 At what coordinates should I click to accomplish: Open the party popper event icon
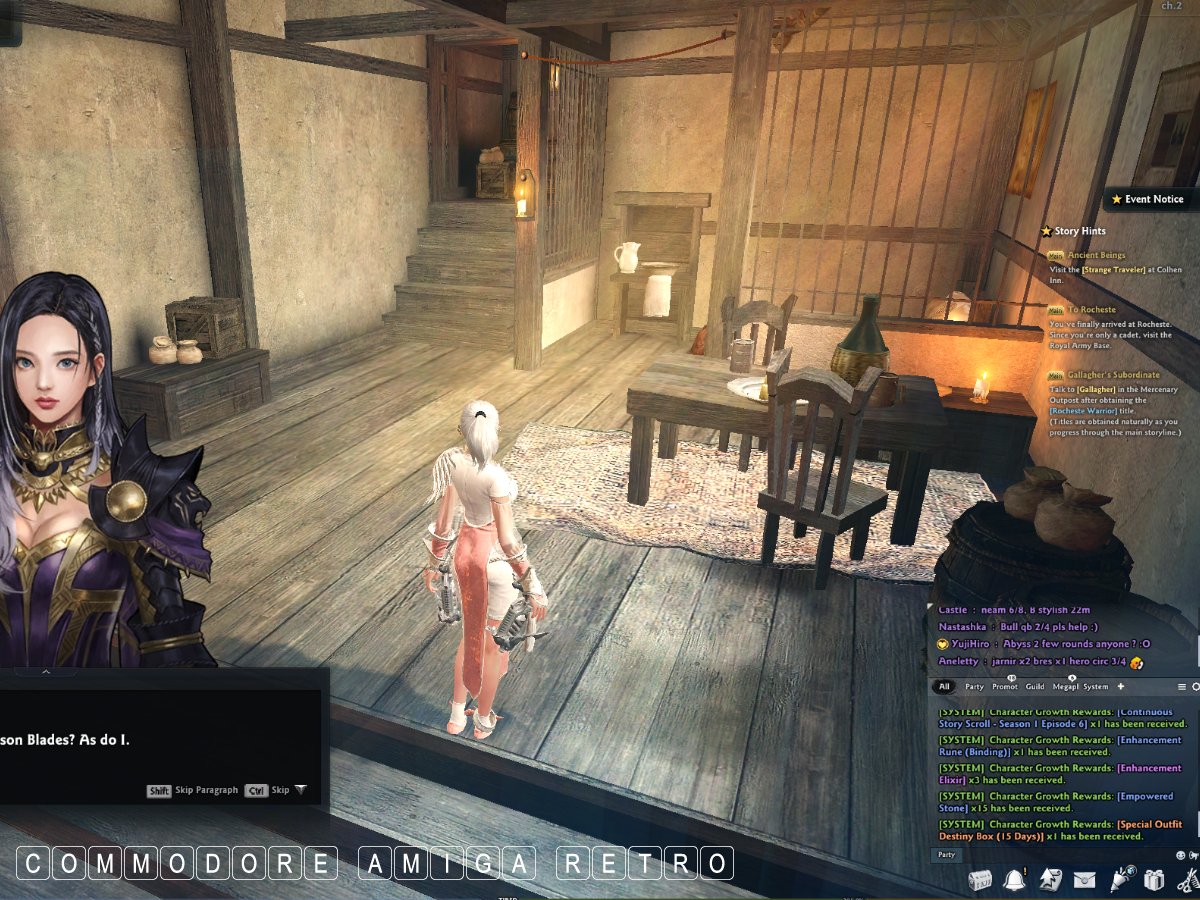[1121, 880]
